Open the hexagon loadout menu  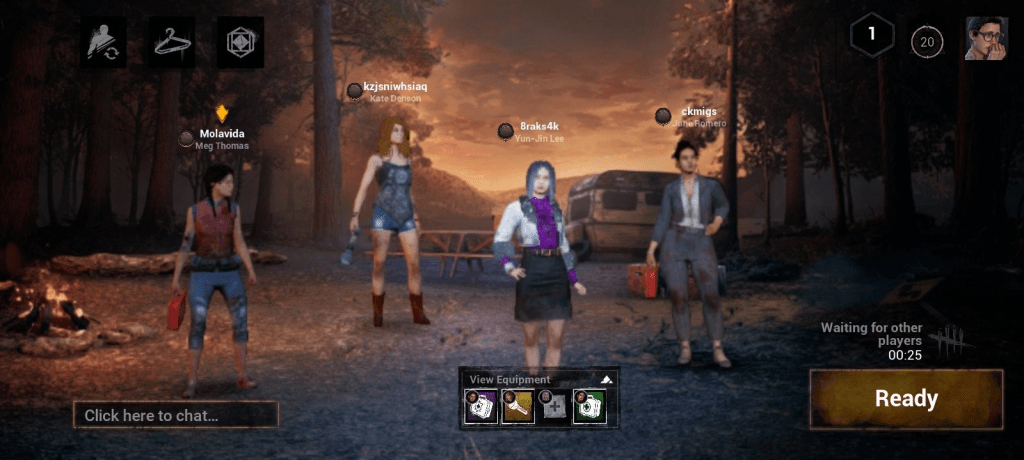click(240, 42)
